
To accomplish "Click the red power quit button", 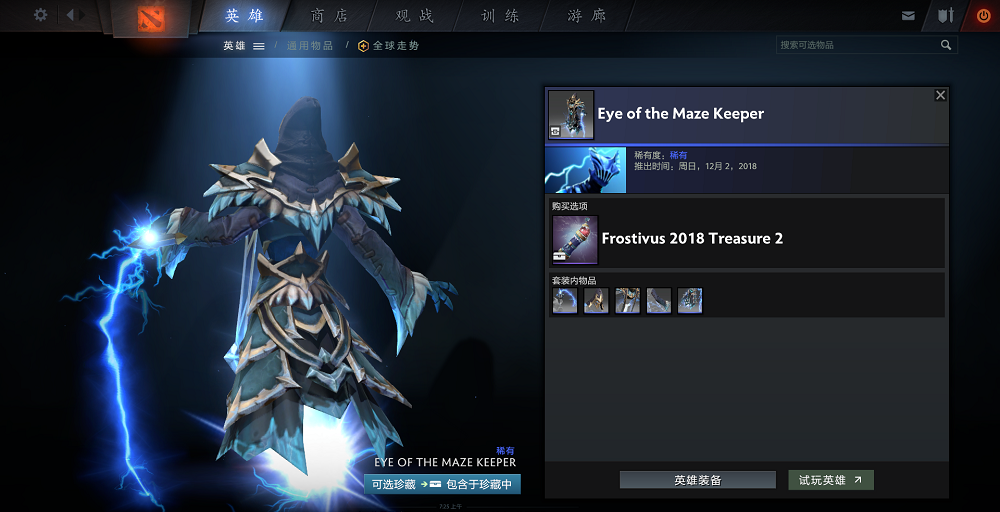I will (x=983, y=16).
